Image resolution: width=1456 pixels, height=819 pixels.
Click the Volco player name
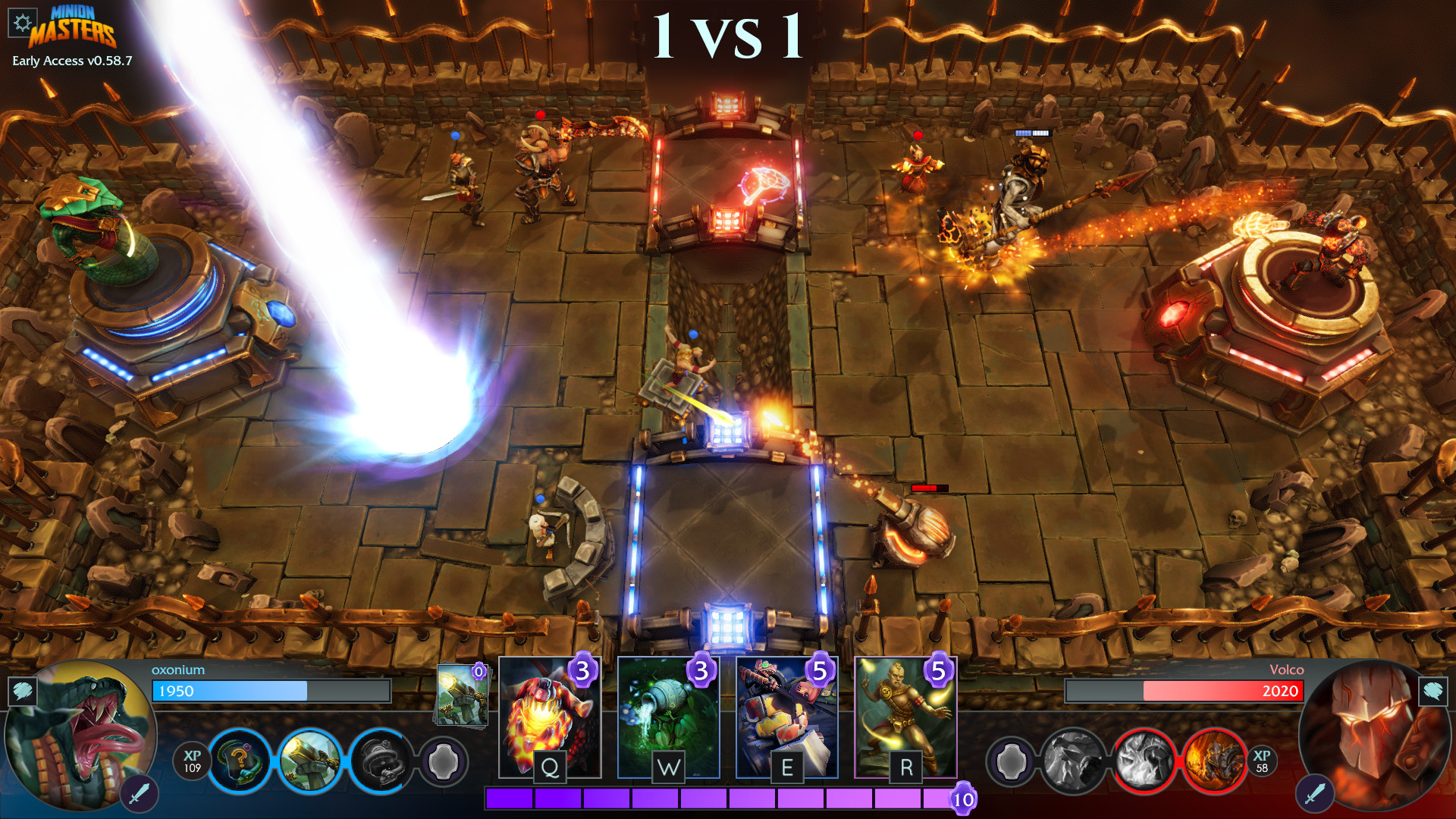point(1287,670)
